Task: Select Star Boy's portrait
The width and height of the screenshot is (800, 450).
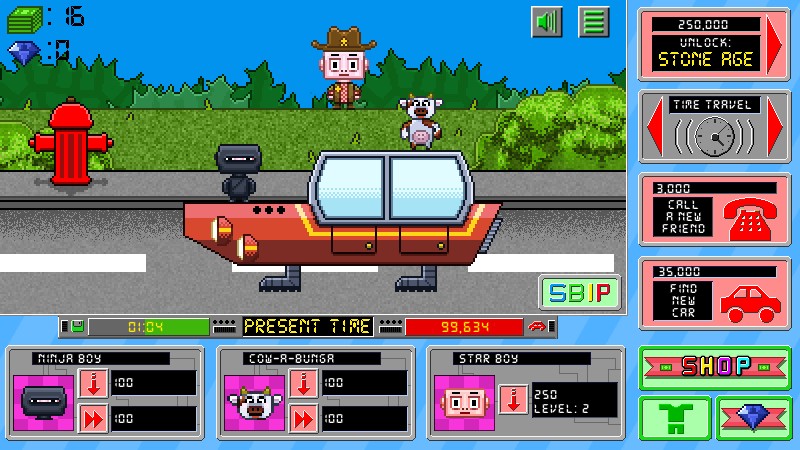Action: click(465, 400)
